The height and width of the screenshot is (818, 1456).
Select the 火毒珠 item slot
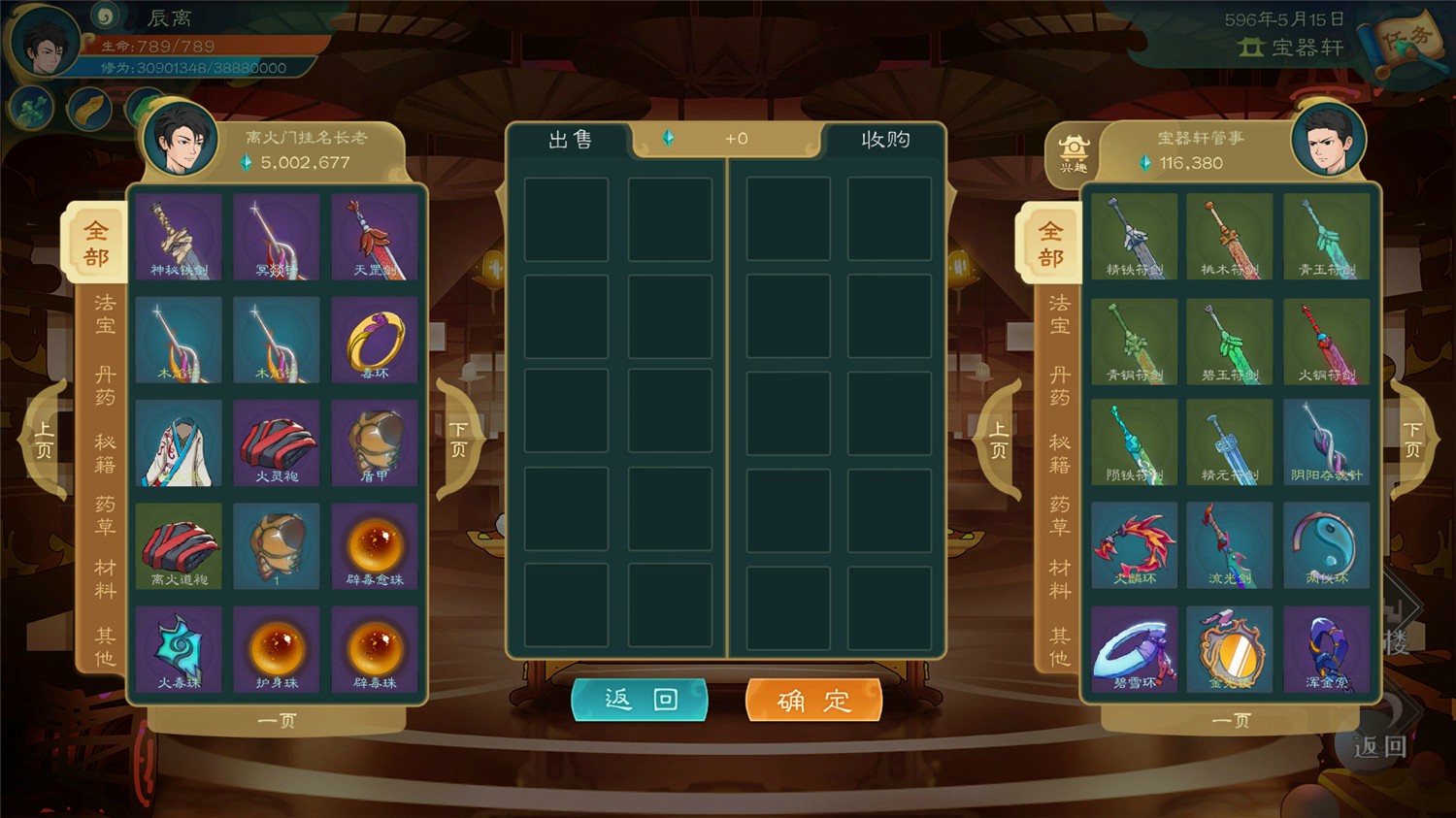tap(179, 649)
